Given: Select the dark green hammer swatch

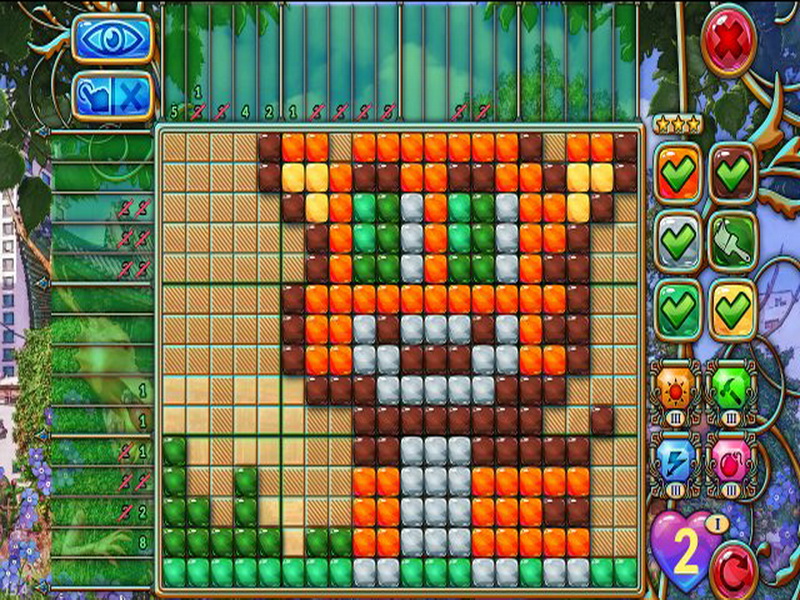Looking at the screenshot, I should click(x=733, y=241).
